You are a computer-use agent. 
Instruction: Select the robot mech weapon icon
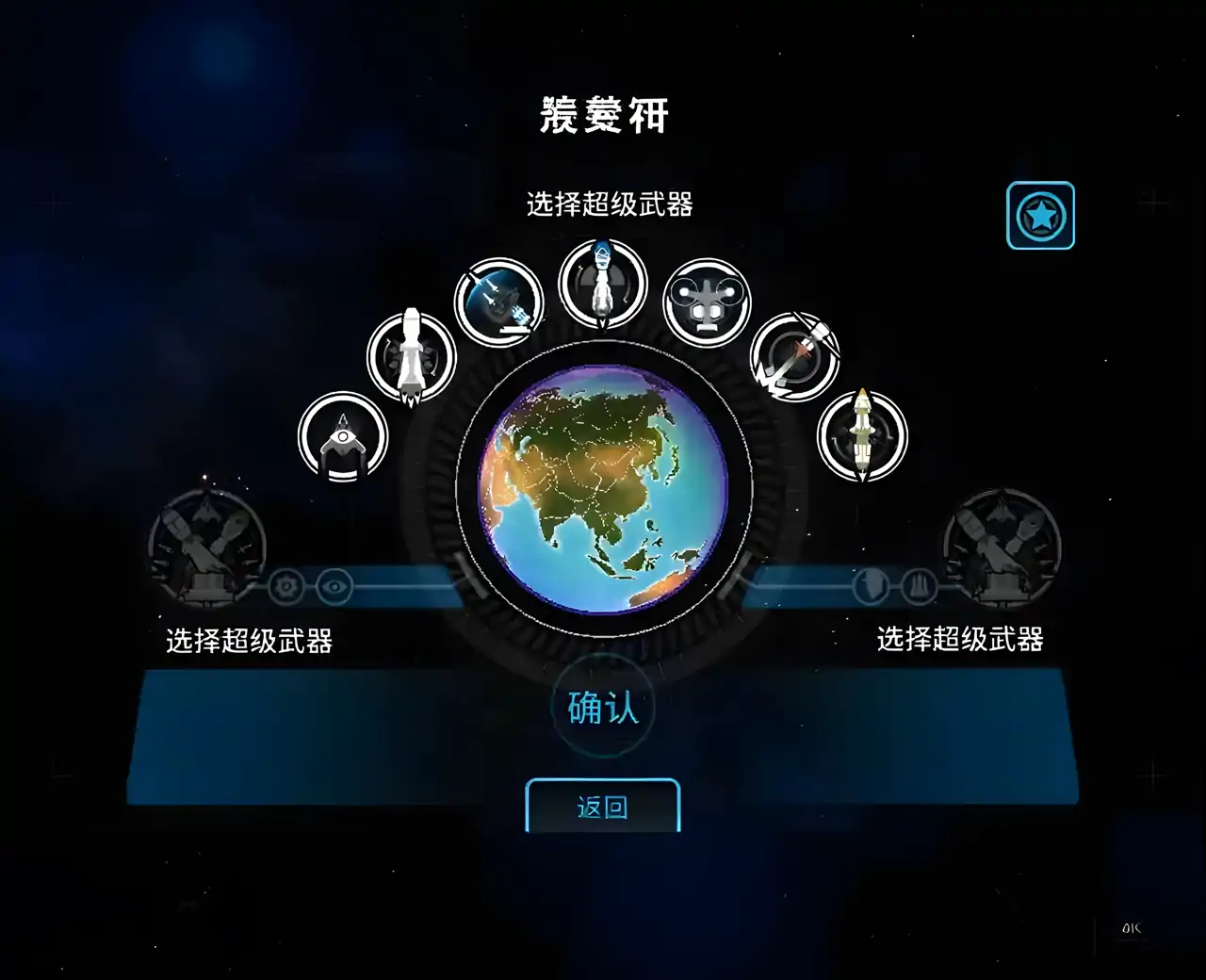click(707, 303)
